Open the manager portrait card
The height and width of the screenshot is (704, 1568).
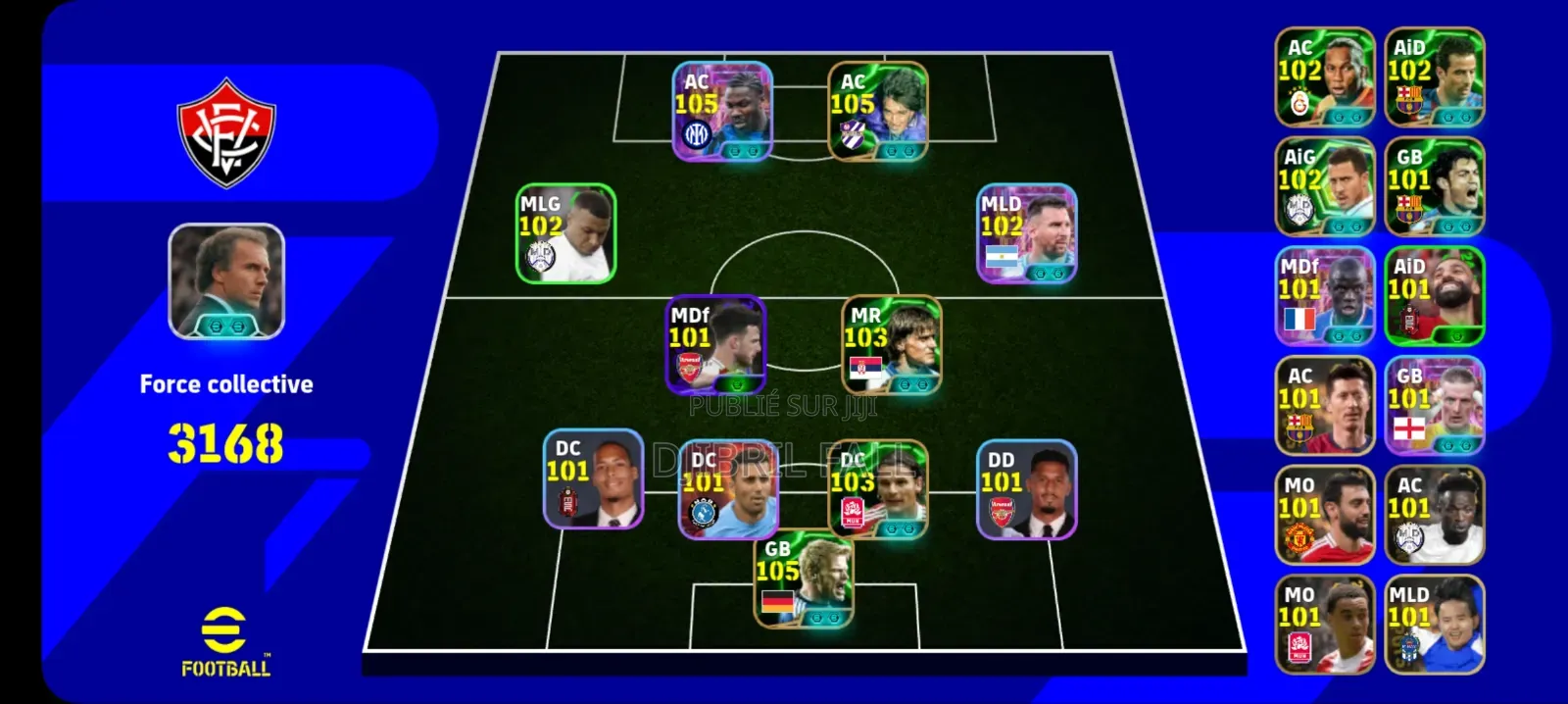(226, 281)
